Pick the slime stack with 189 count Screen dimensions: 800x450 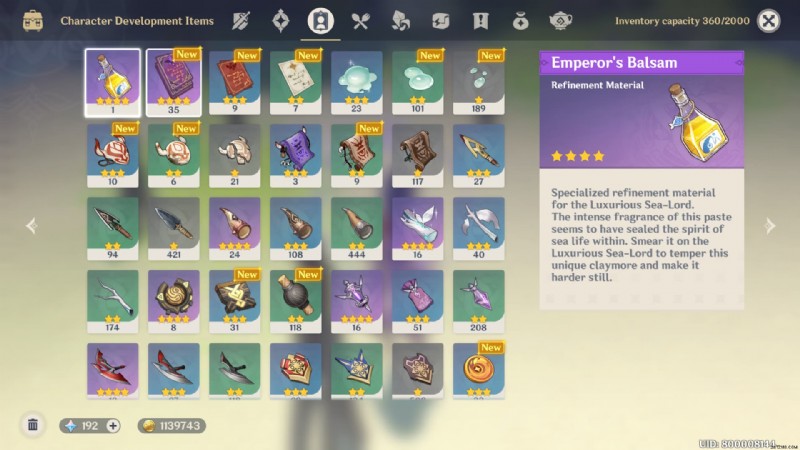(x=479, y=81)
